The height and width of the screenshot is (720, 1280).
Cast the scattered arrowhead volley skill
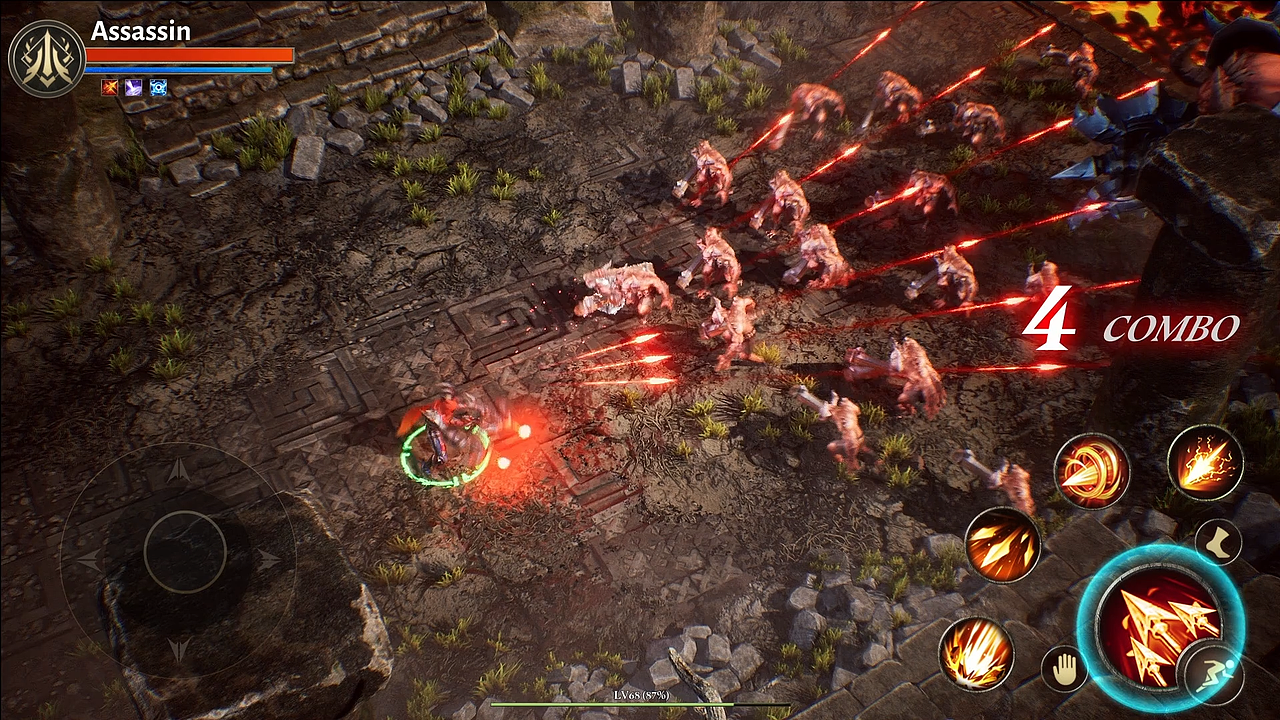coord(1003,545)
